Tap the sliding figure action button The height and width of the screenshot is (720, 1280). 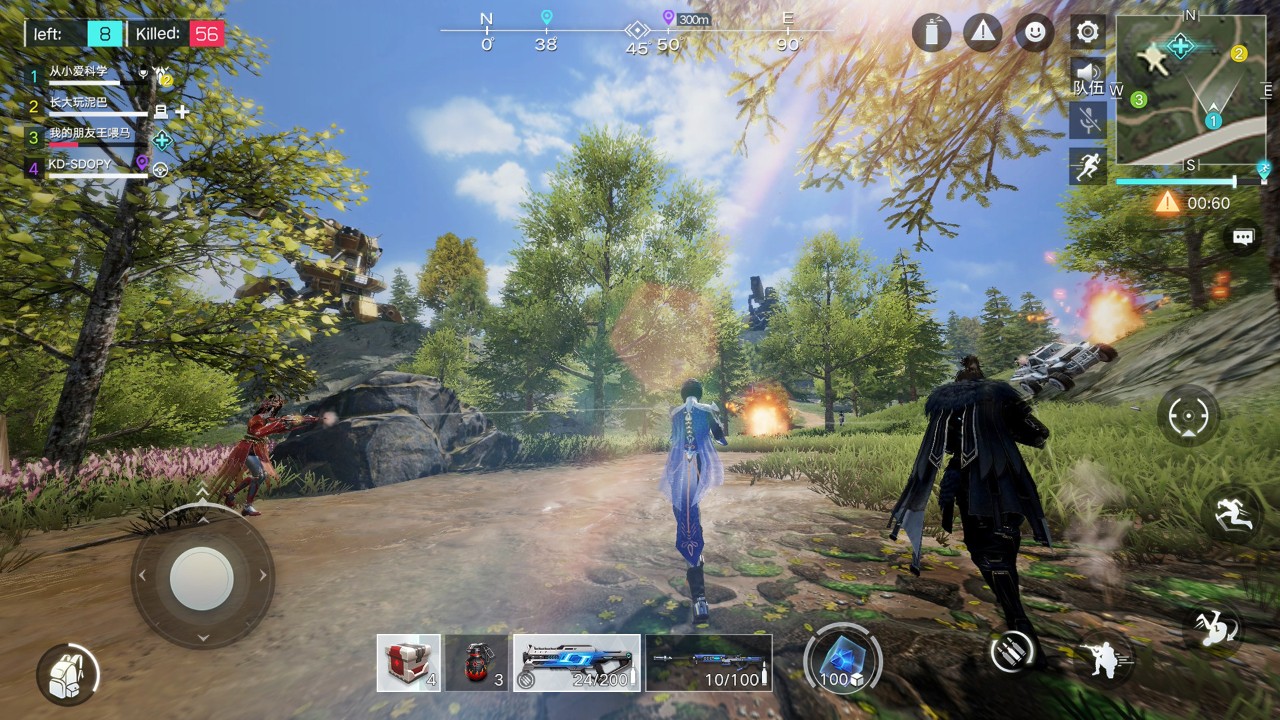tap(1231, 514)
